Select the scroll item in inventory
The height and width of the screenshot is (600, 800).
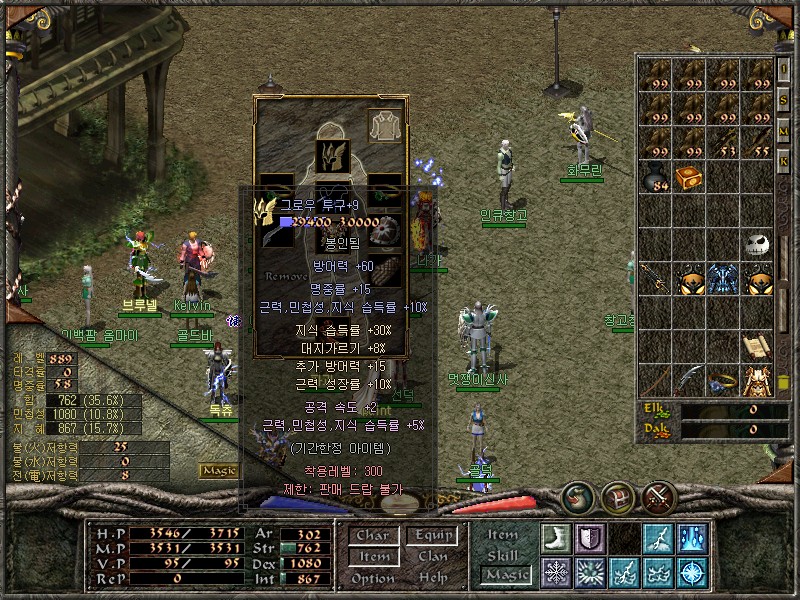(757, 347)
